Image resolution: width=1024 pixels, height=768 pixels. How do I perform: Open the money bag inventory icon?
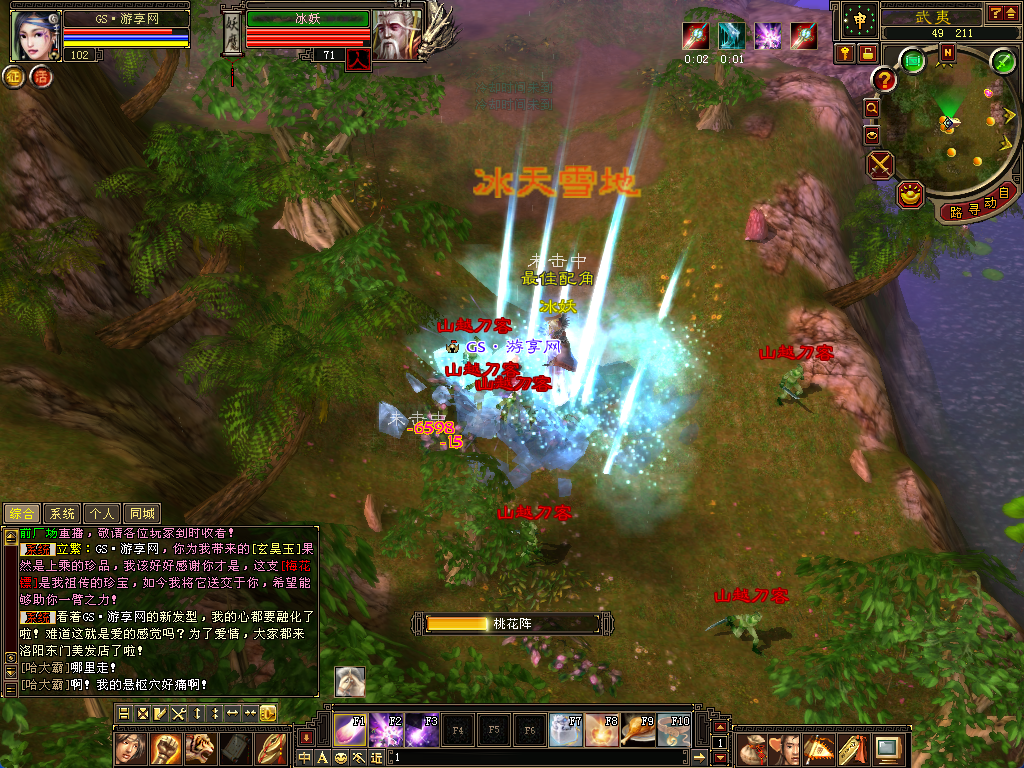(x=752, y=747)
